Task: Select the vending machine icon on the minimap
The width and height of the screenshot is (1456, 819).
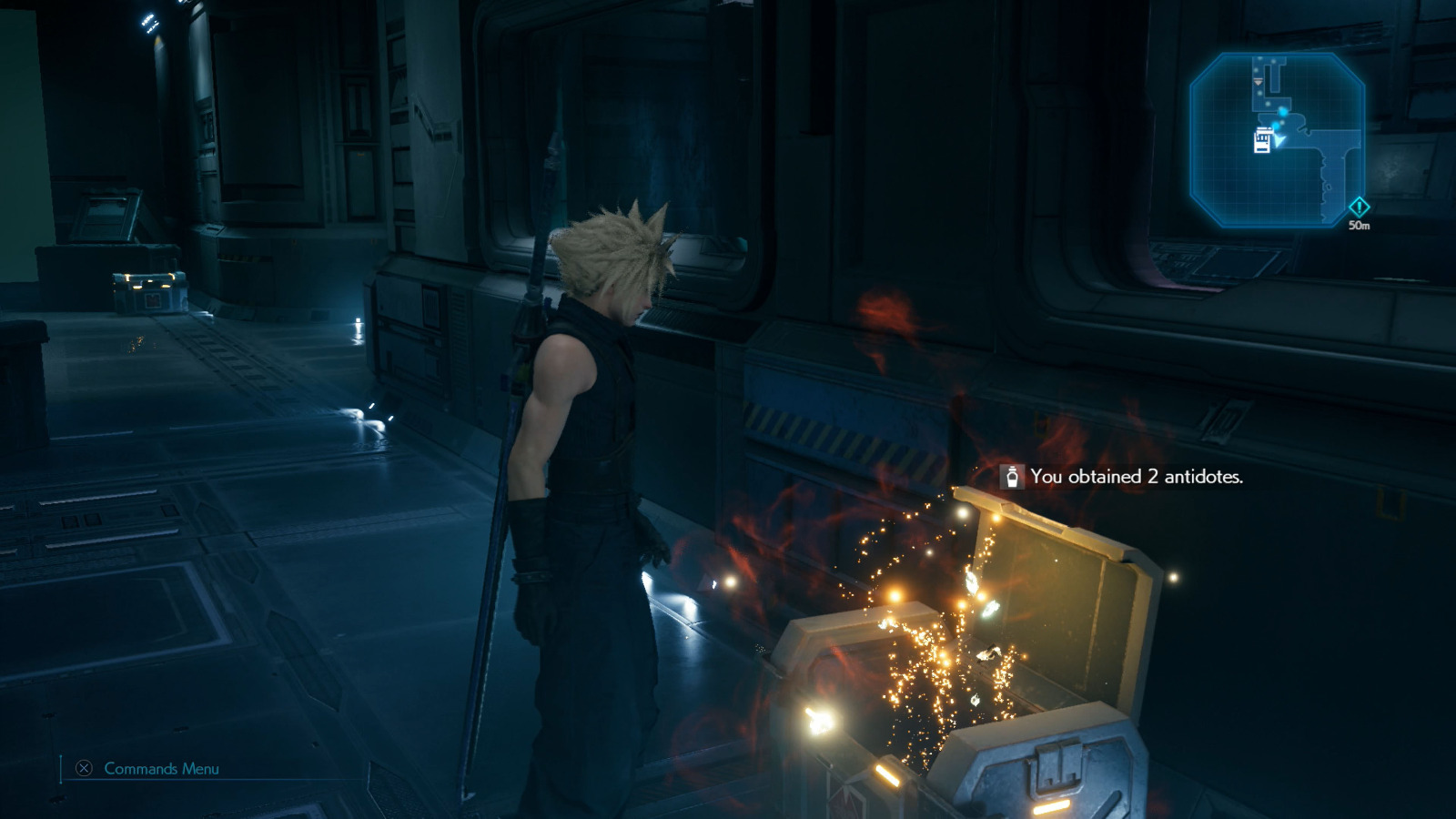Action: point(1262,141)
